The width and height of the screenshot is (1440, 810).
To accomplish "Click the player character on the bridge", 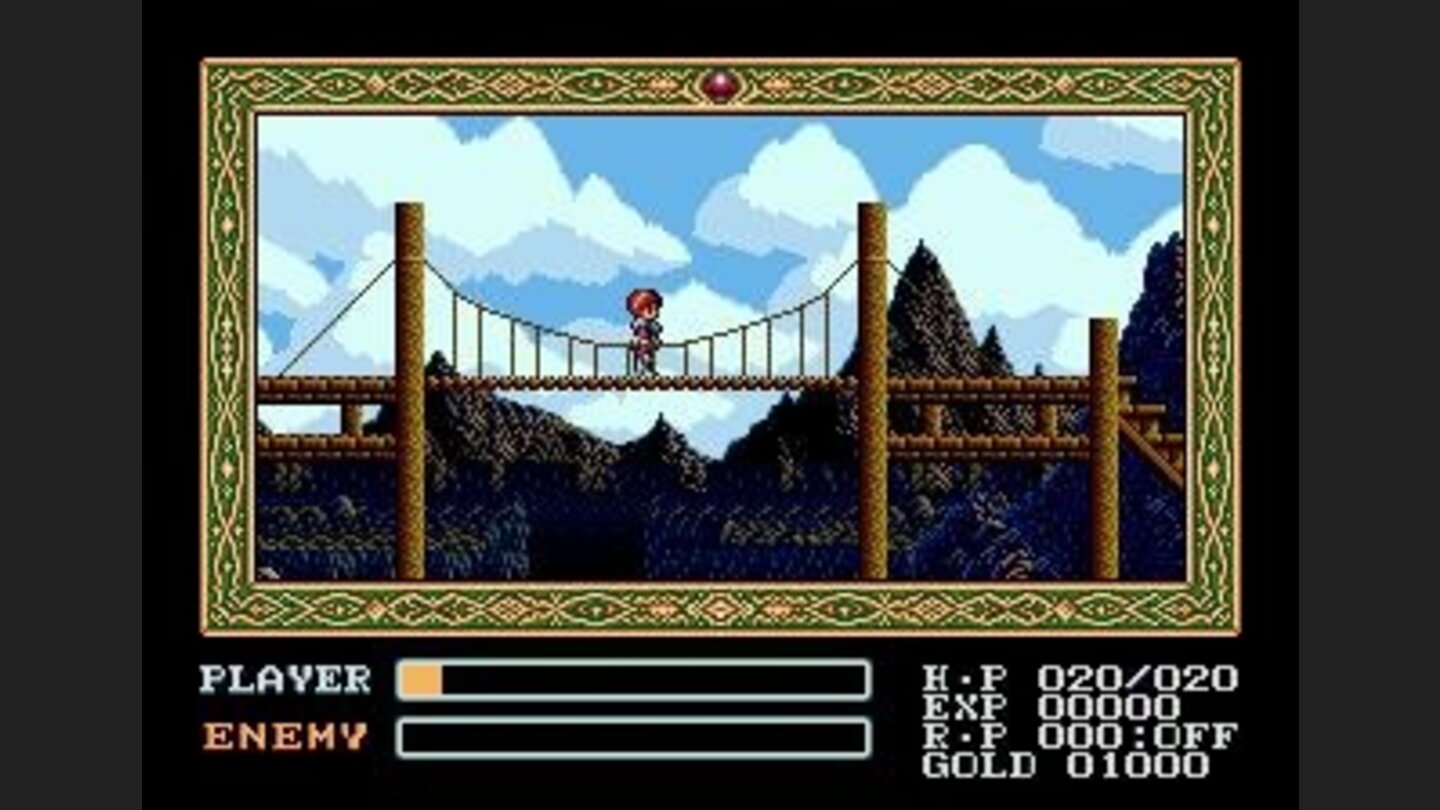I will [644, 330].
